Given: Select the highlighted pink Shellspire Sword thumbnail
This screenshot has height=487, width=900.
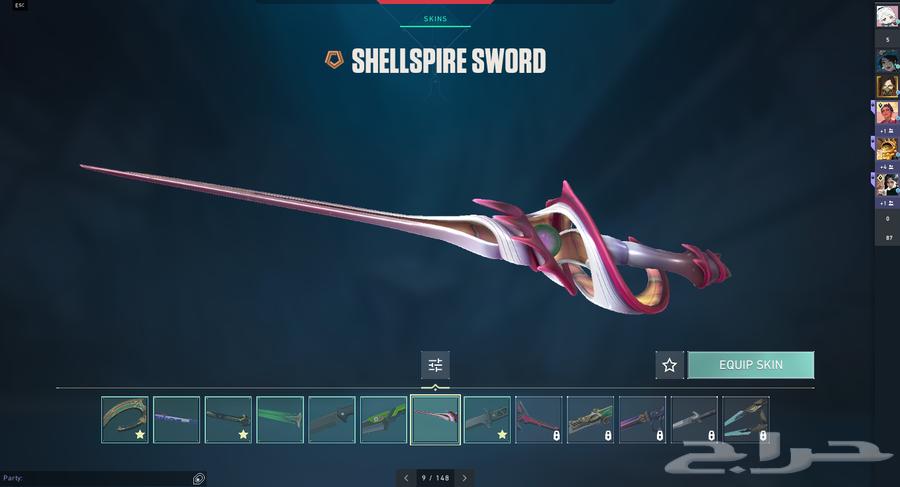Looking at the screenshot, I should (x=436, y=419).
